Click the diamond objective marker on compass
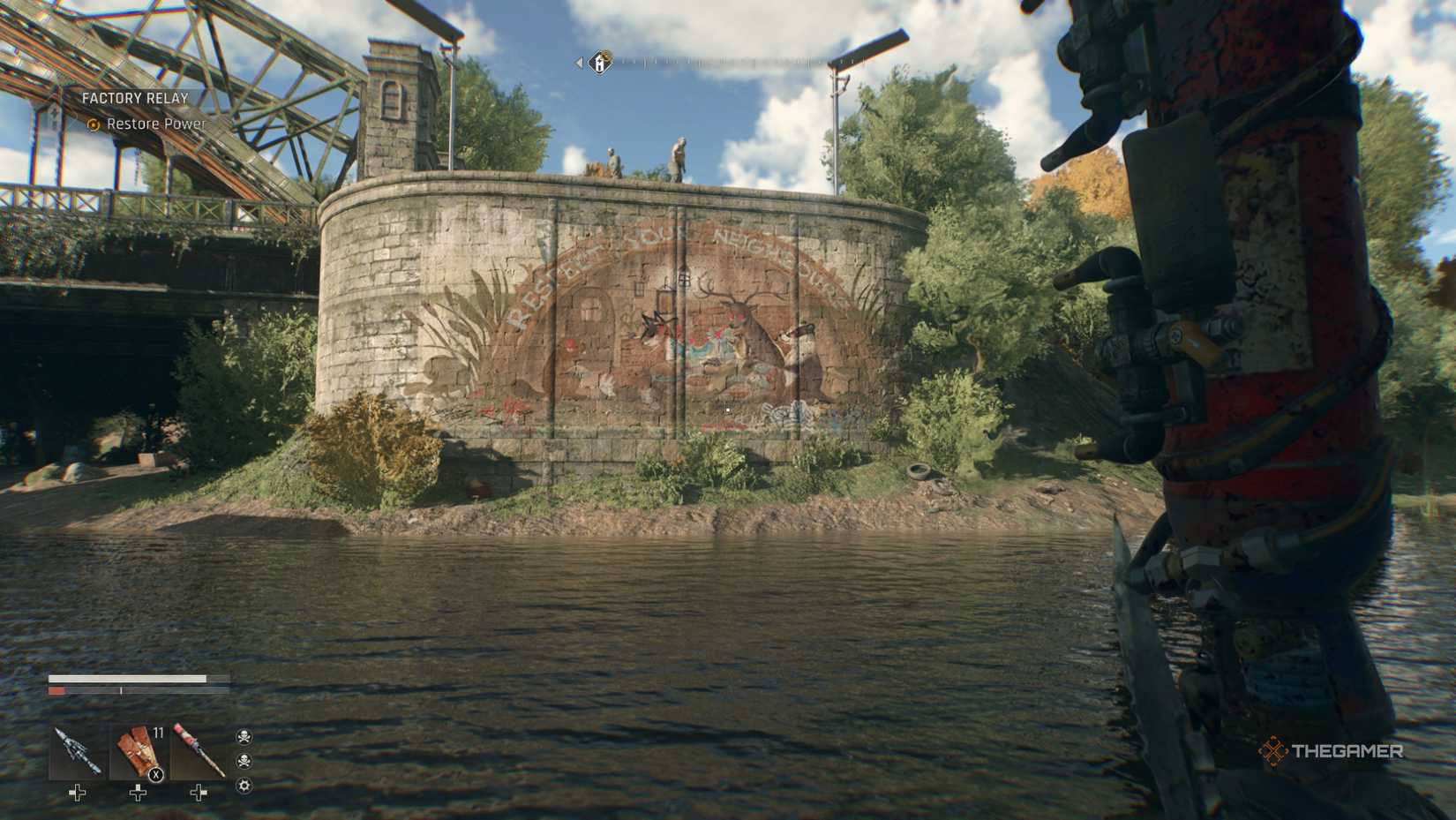The width and height of the screenshot is (1456, 820). tap(600, 63)
